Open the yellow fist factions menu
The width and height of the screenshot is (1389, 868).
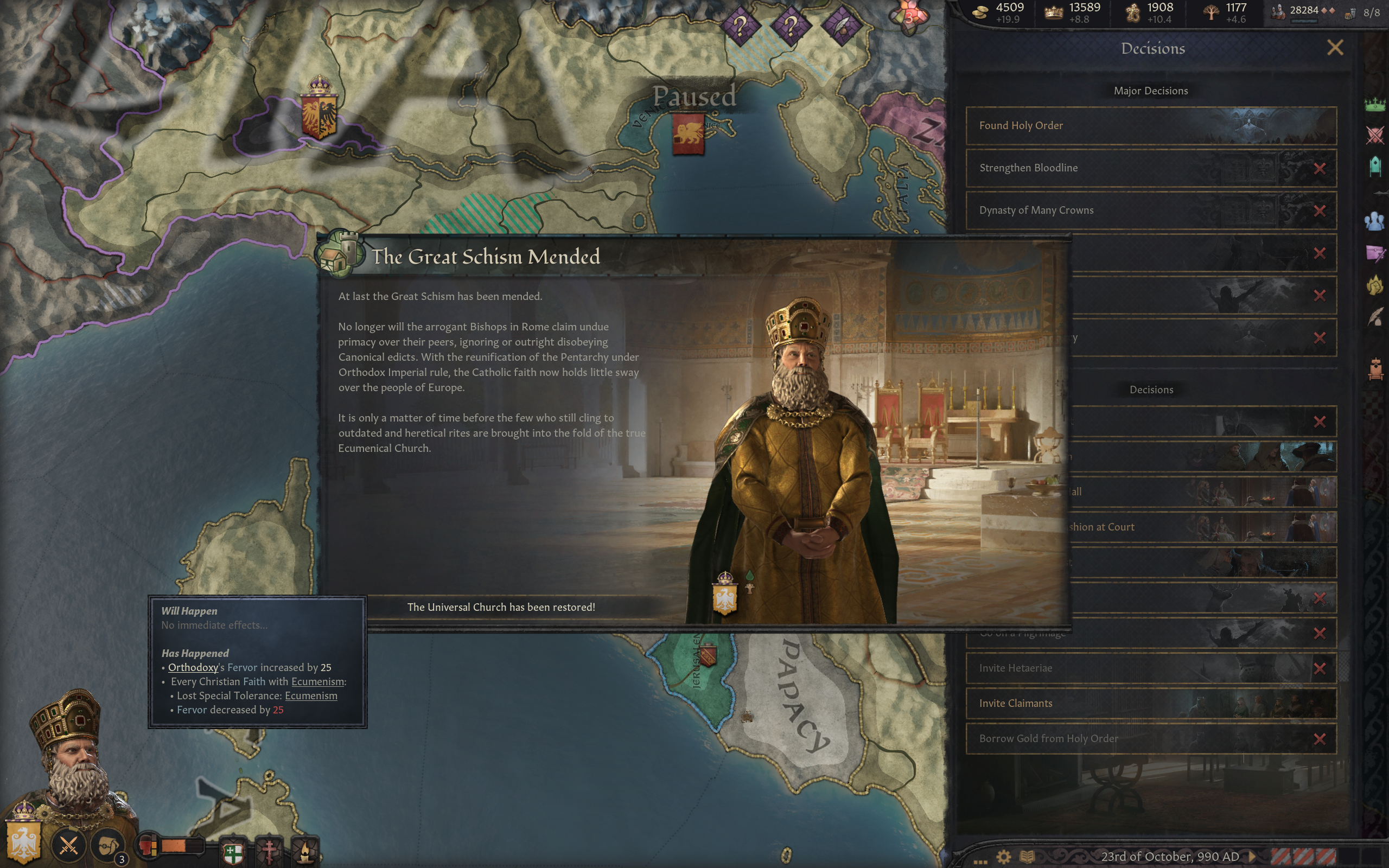pos(1375,285)
